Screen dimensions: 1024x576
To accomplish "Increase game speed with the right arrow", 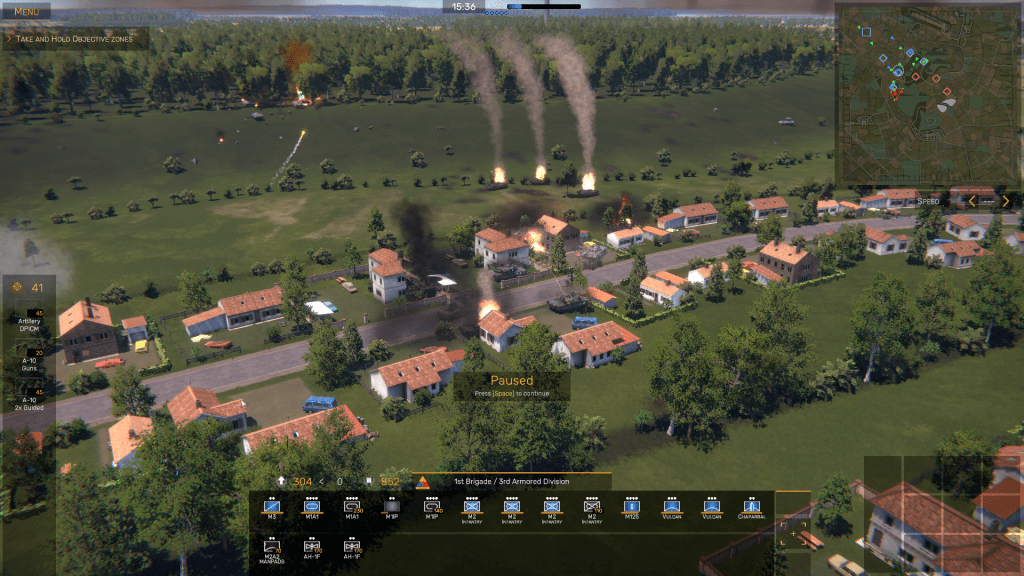I will point(1006,201).
